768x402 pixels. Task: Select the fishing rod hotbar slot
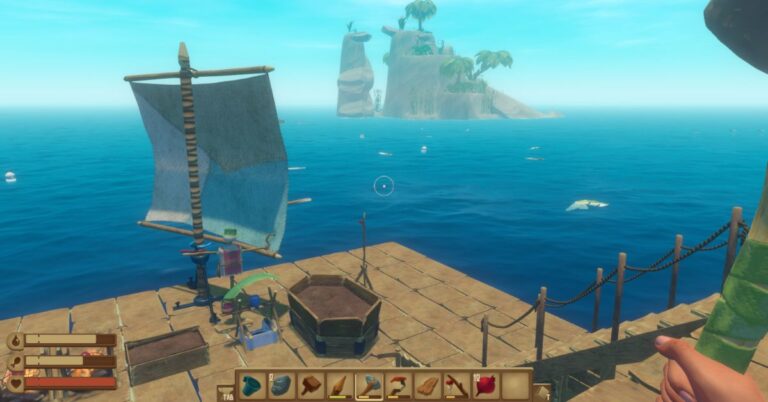(457, 385)
